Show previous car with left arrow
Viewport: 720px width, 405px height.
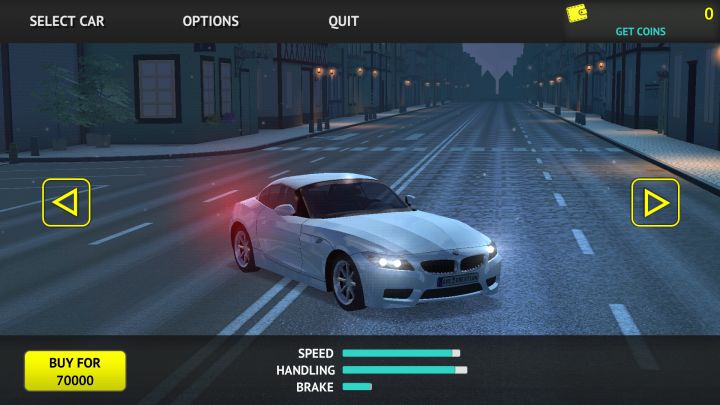66,202
